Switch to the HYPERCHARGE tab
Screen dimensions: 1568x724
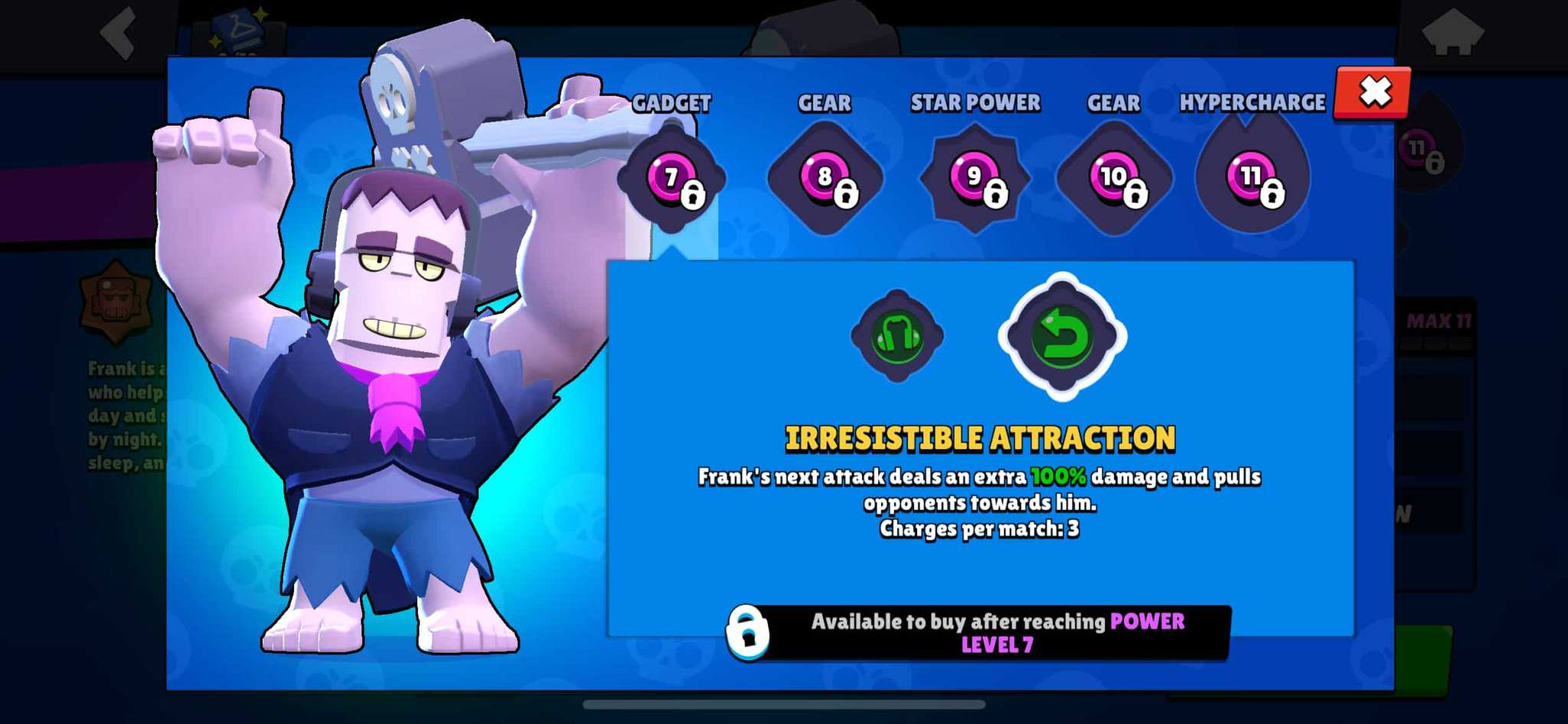coord(1253,102)
